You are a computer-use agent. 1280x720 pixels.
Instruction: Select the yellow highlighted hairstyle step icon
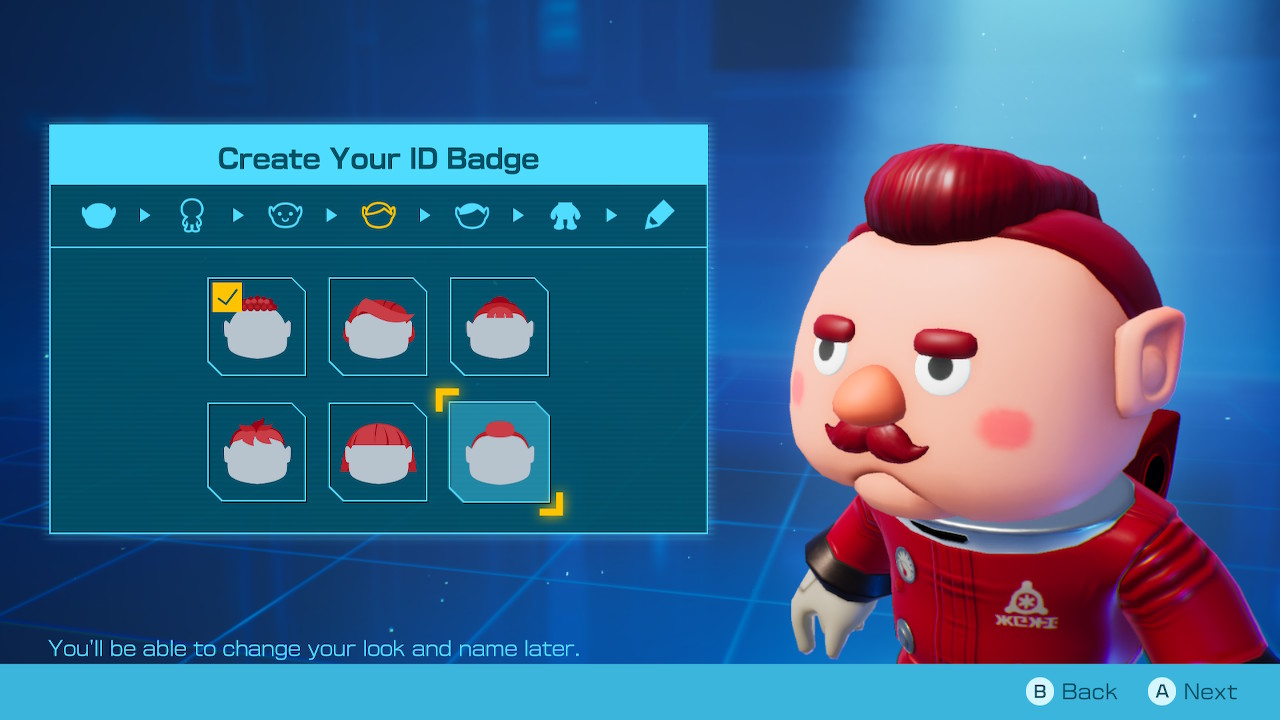click(x=379, y=215)
